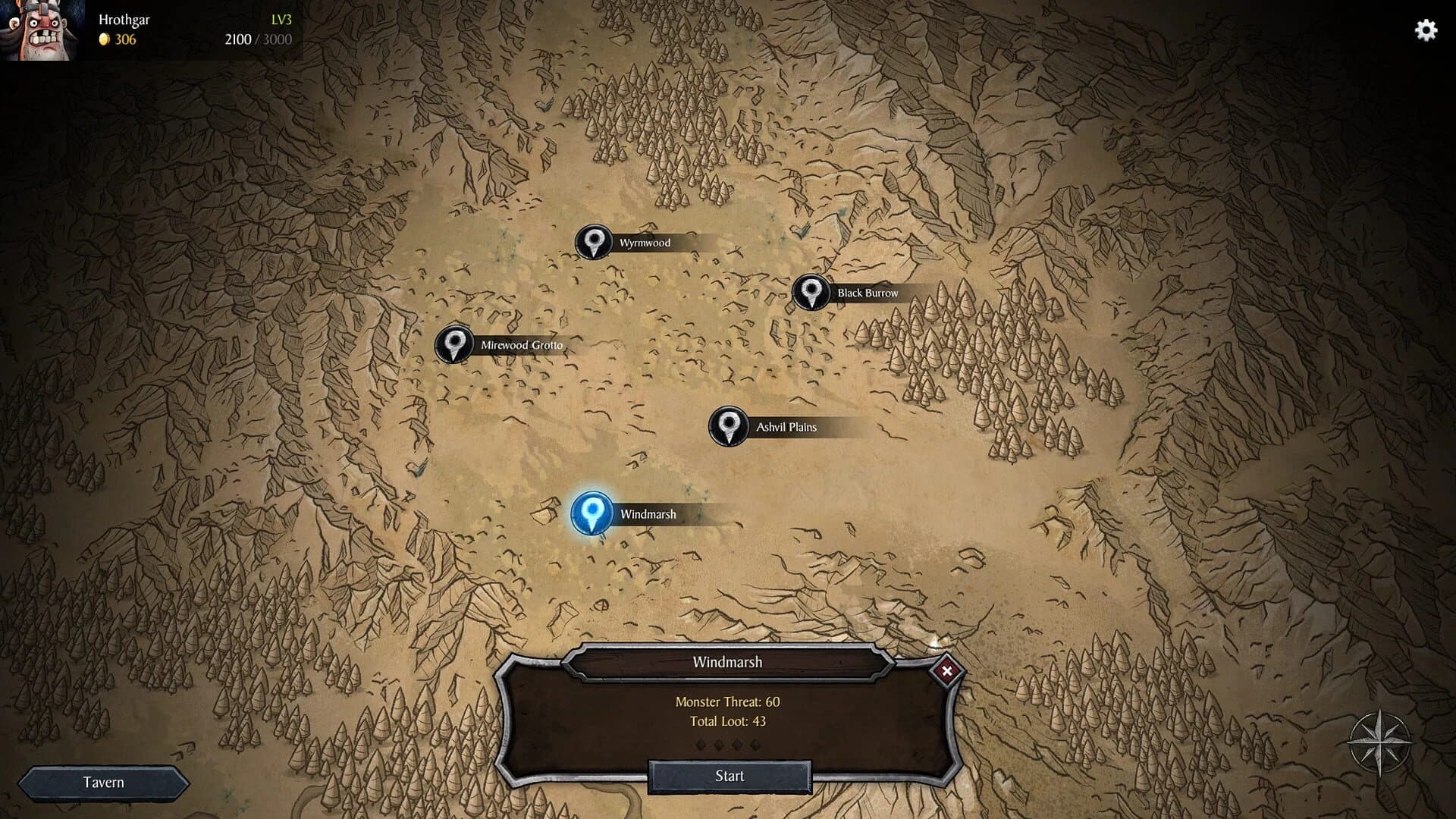Image resolution: width=1456 pixels, height=819 pixels.
Task: Click the Windmarsh title banner
Action: tap(728, 661)
